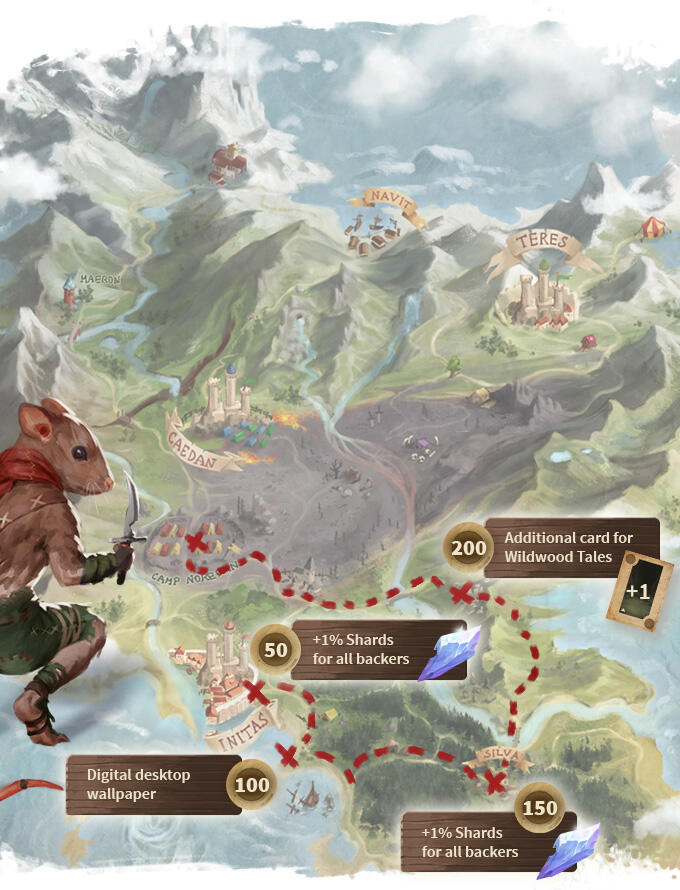
Task: Select the 150 milestone badge
Action: tap(540, 808)
